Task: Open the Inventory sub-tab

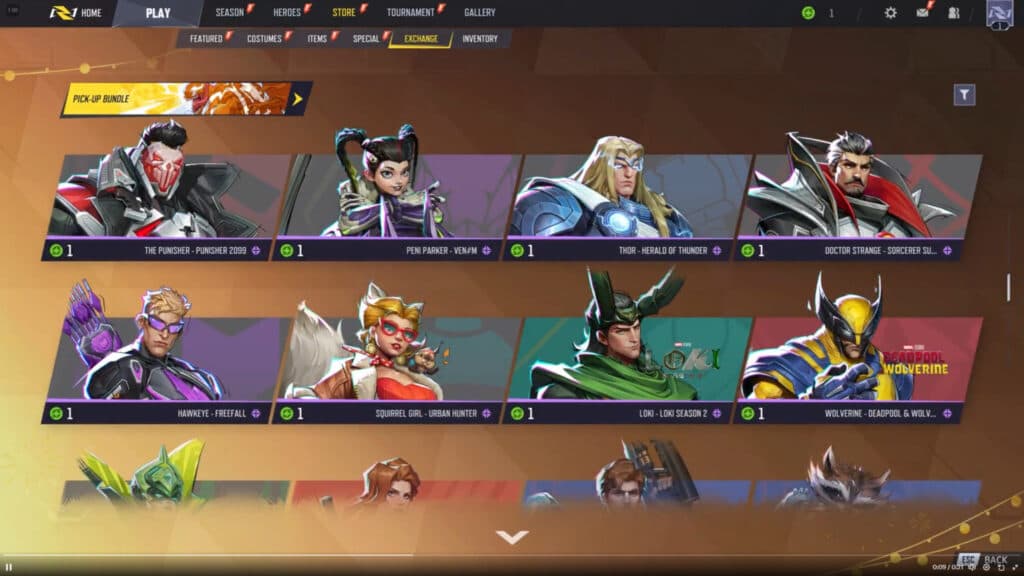Action: click(480, 39)
